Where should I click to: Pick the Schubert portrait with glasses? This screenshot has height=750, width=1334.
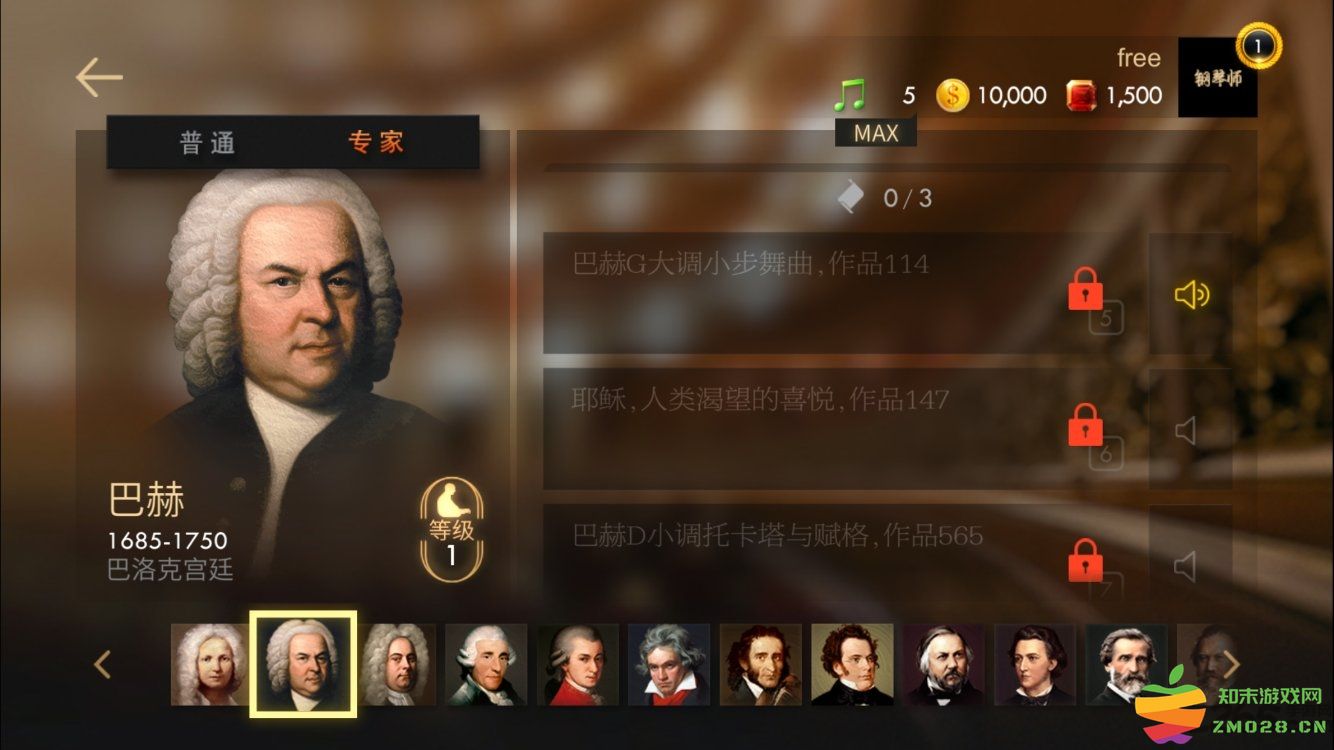[x=852, y=665]
